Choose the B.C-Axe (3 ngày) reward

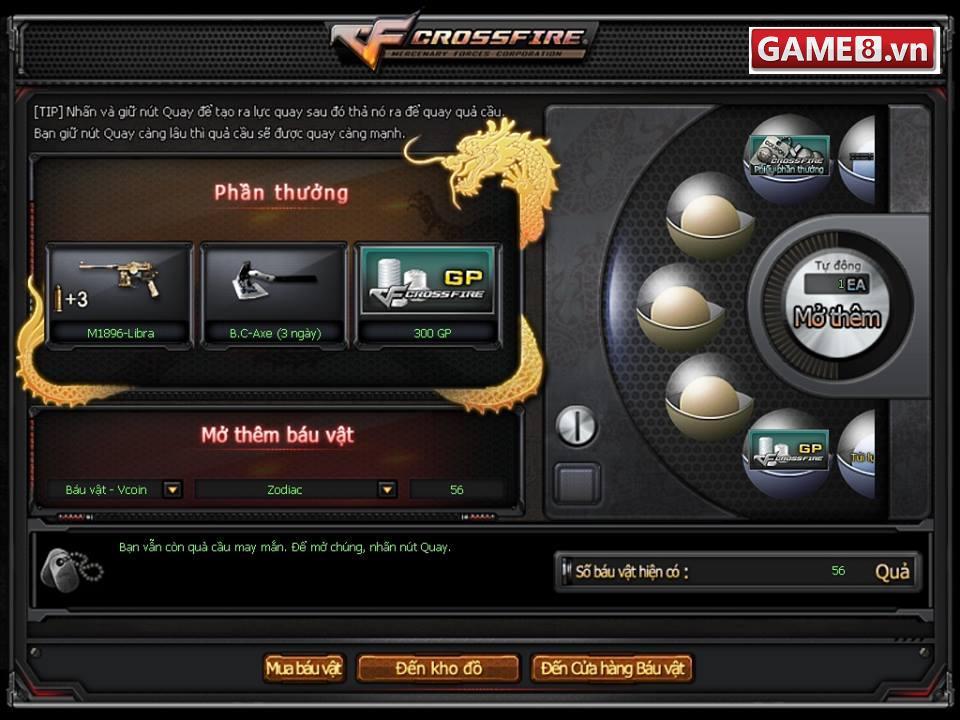pos(273,294)
